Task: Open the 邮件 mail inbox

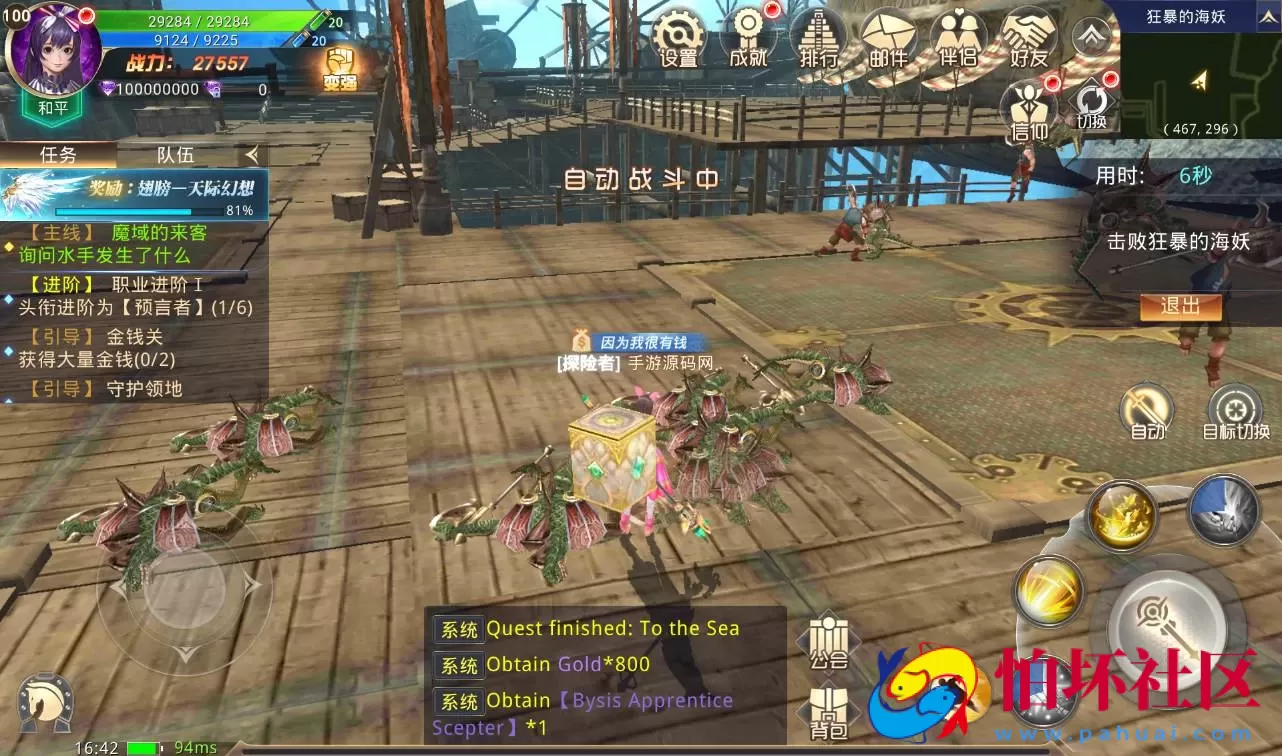Action: (x=888, y=38)
